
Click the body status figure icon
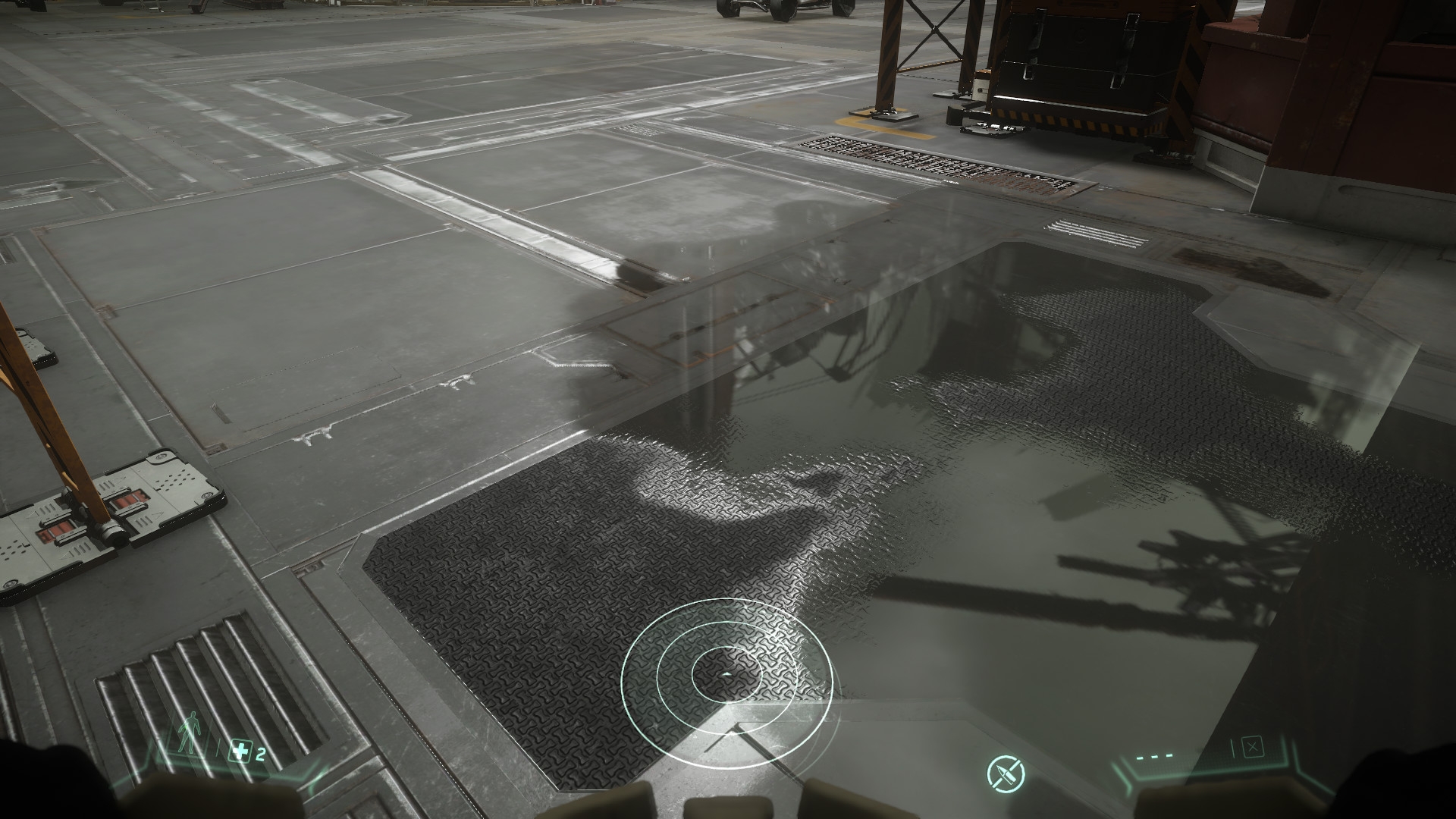click(x=187, y=736)
